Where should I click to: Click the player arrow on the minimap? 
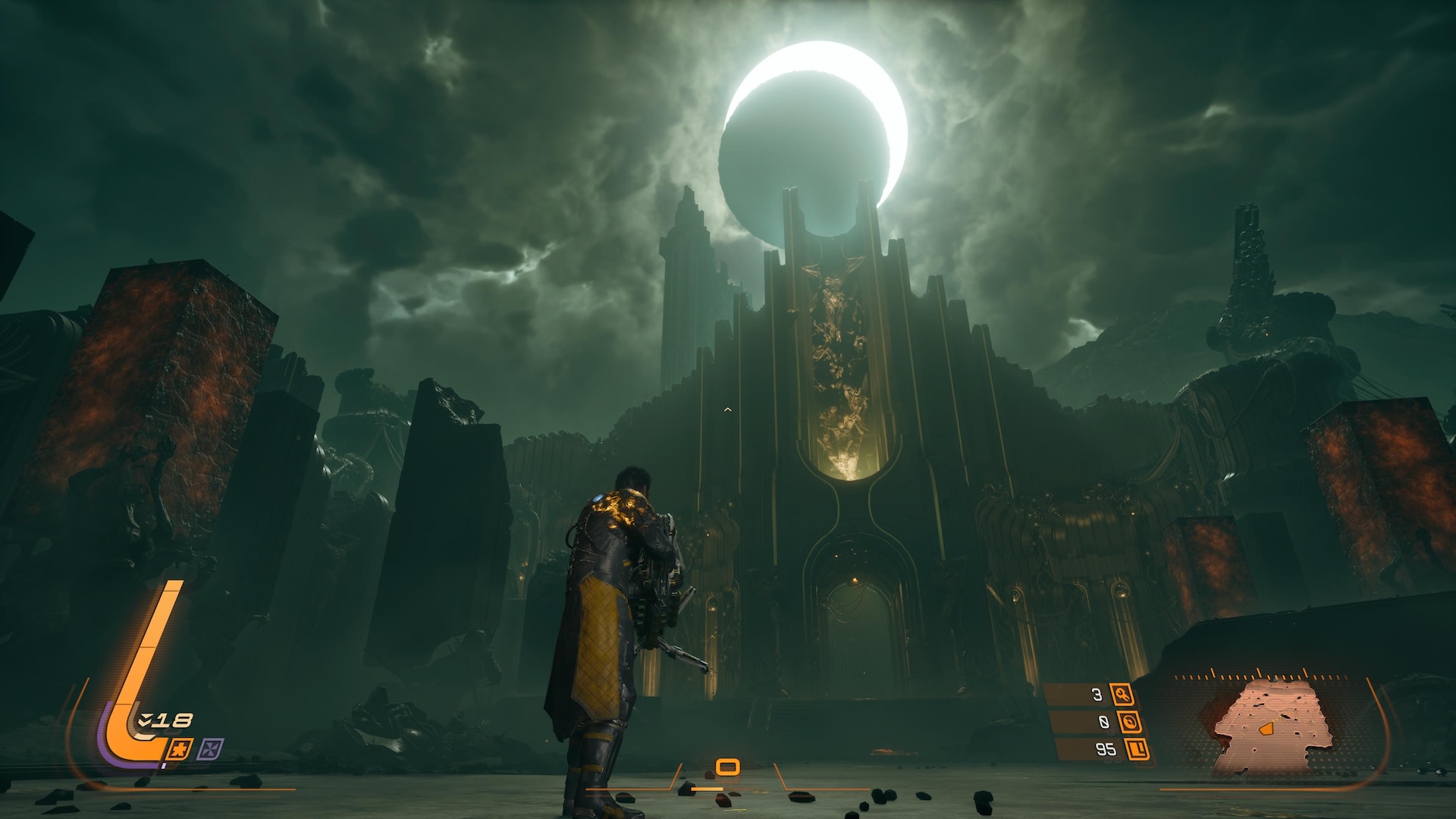1265,728
